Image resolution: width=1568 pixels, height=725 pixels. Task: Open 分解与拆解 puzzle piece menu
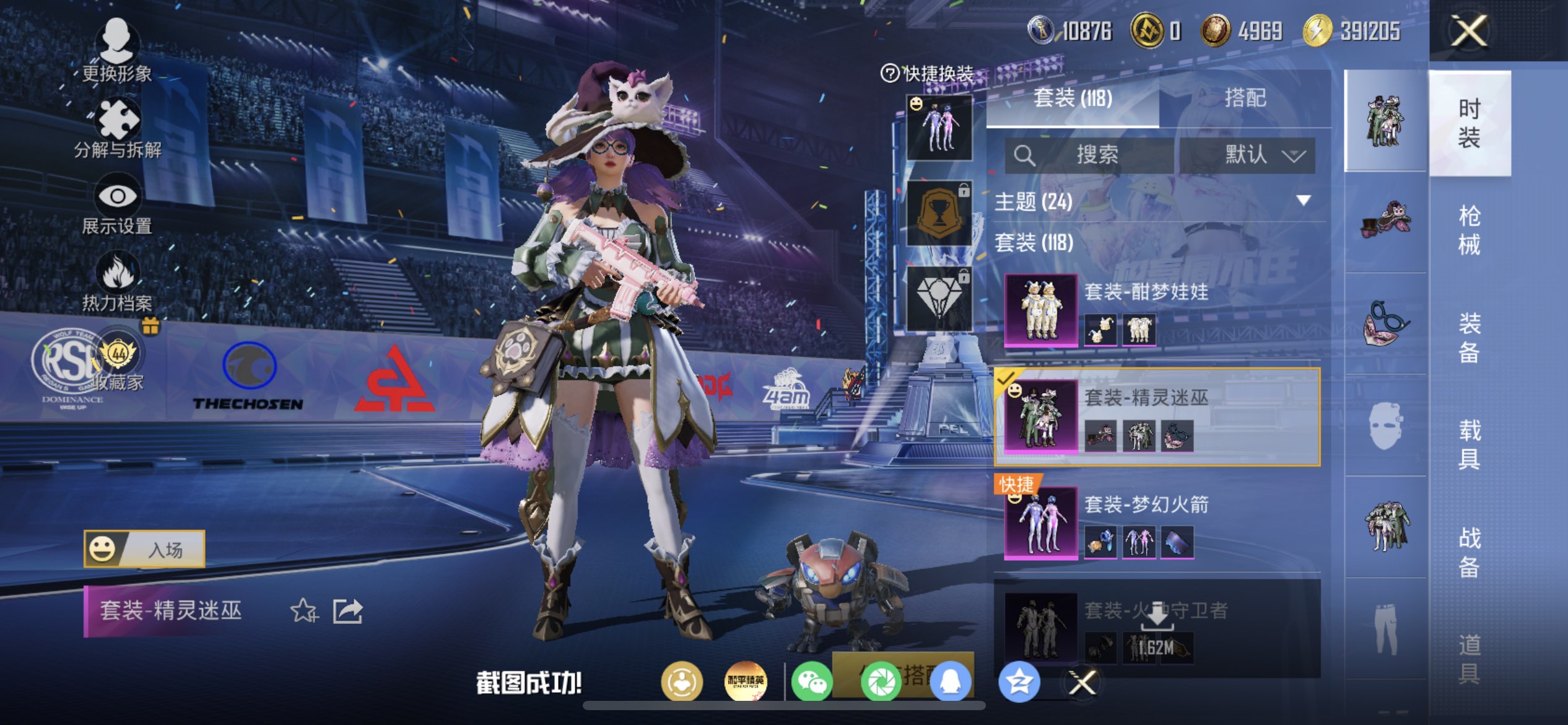(x=117, y=128)
